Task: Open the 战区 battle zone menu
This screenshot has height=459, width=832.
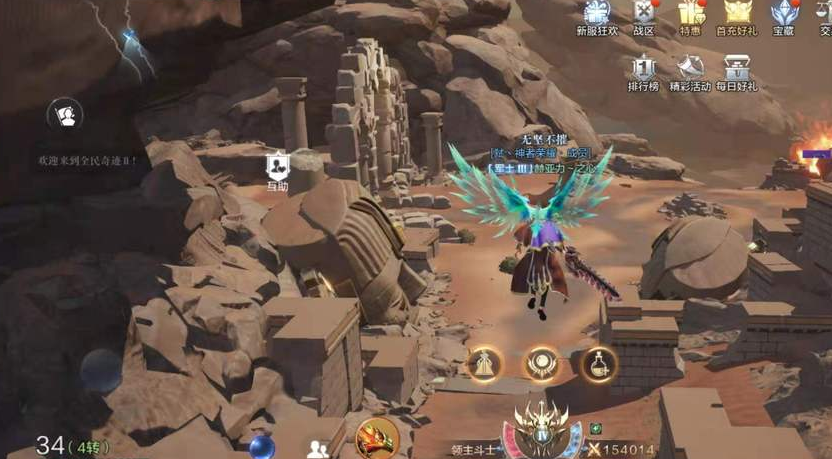Action: (644, 14)
